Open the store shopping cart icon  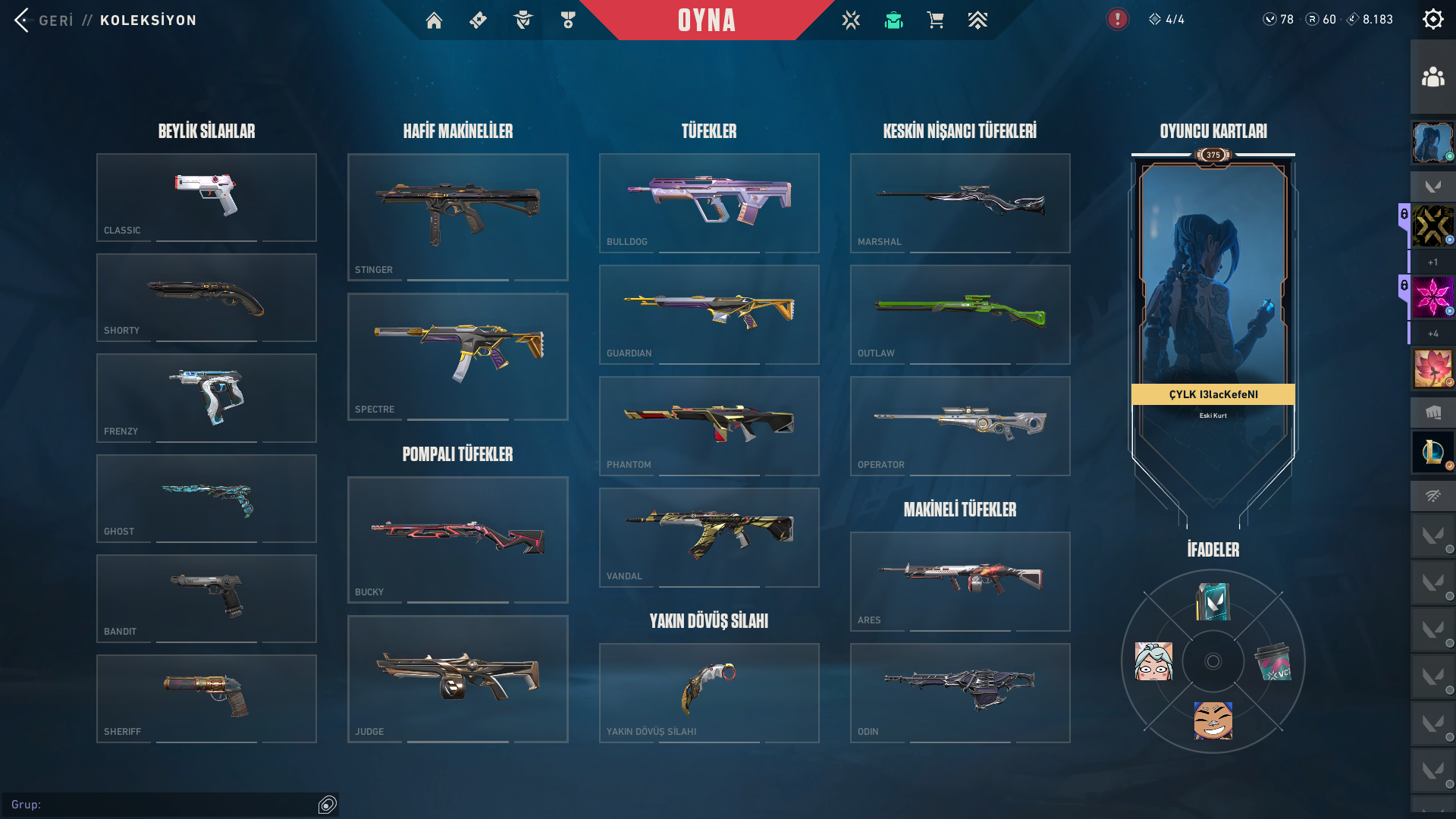tap(935, 20)
